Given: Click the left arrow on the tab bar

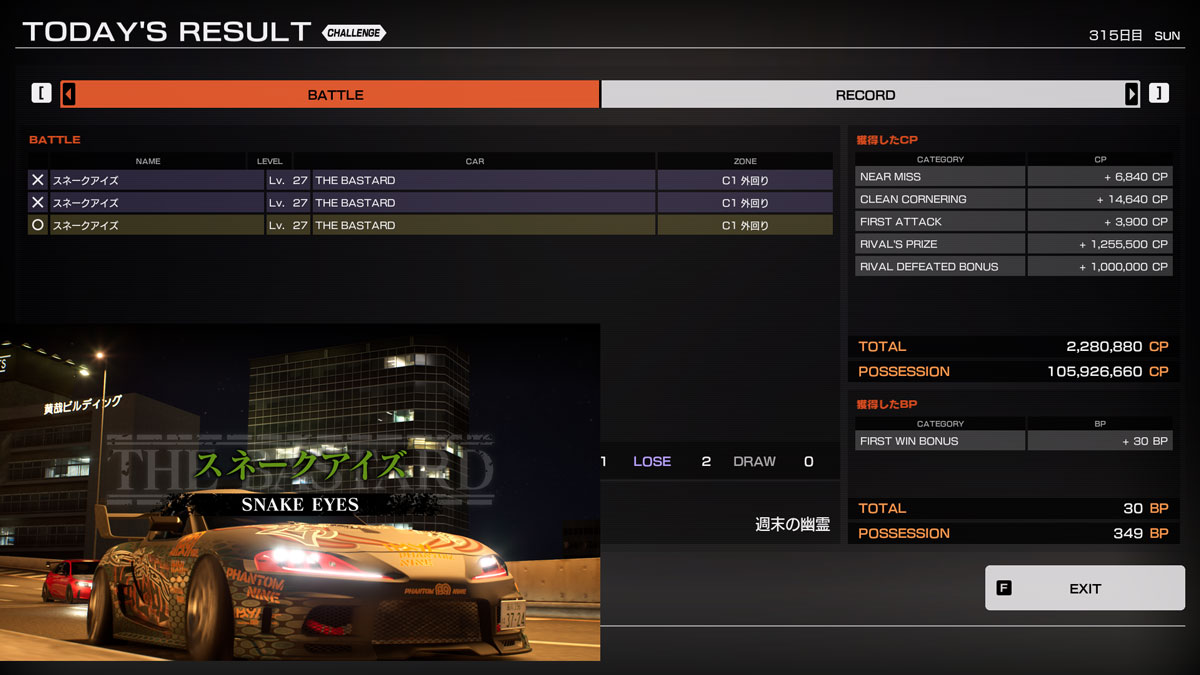Looking at the screenshot, I should tap(69, 95).
